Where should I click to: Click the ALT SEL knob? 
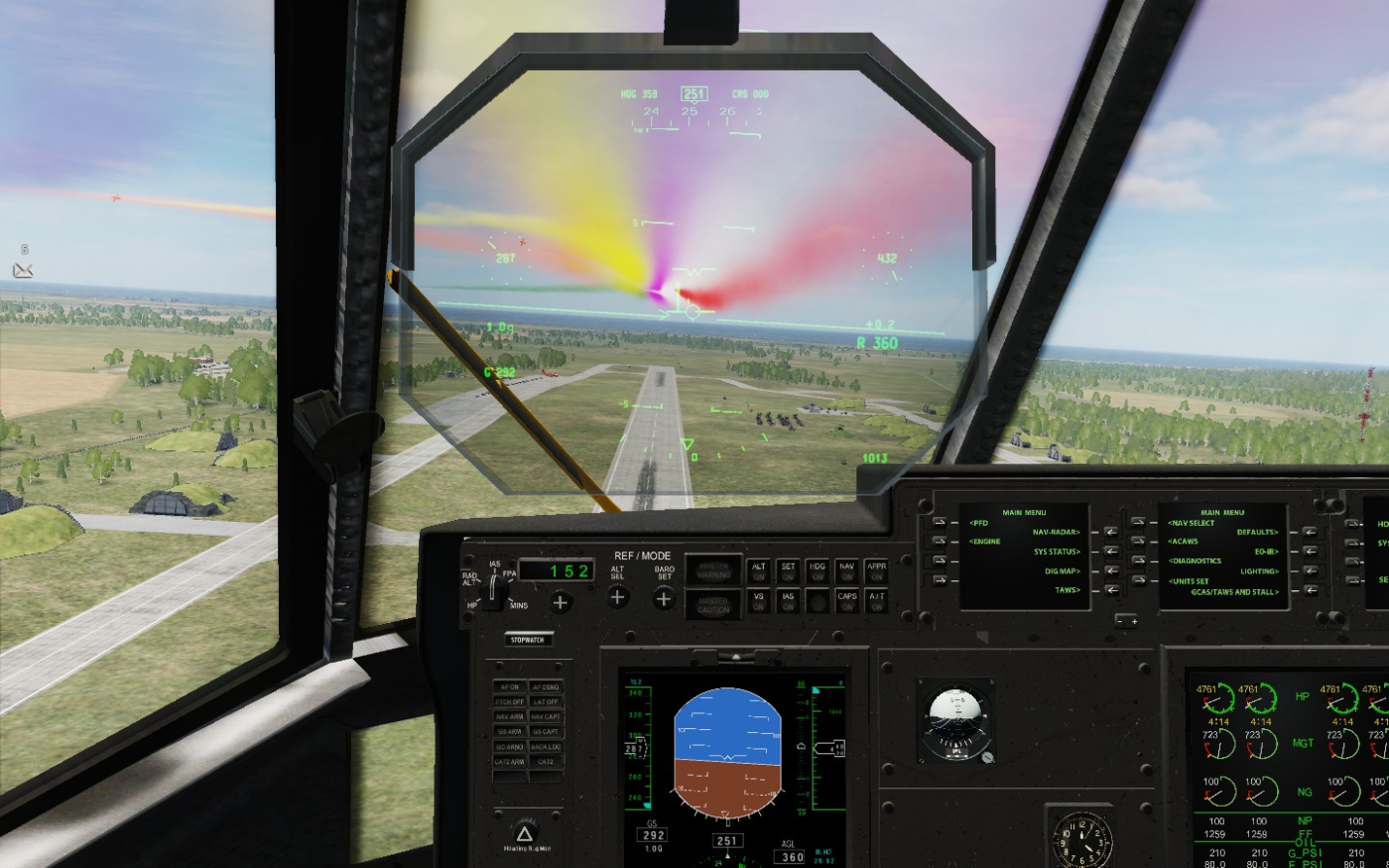pos(617,597)
